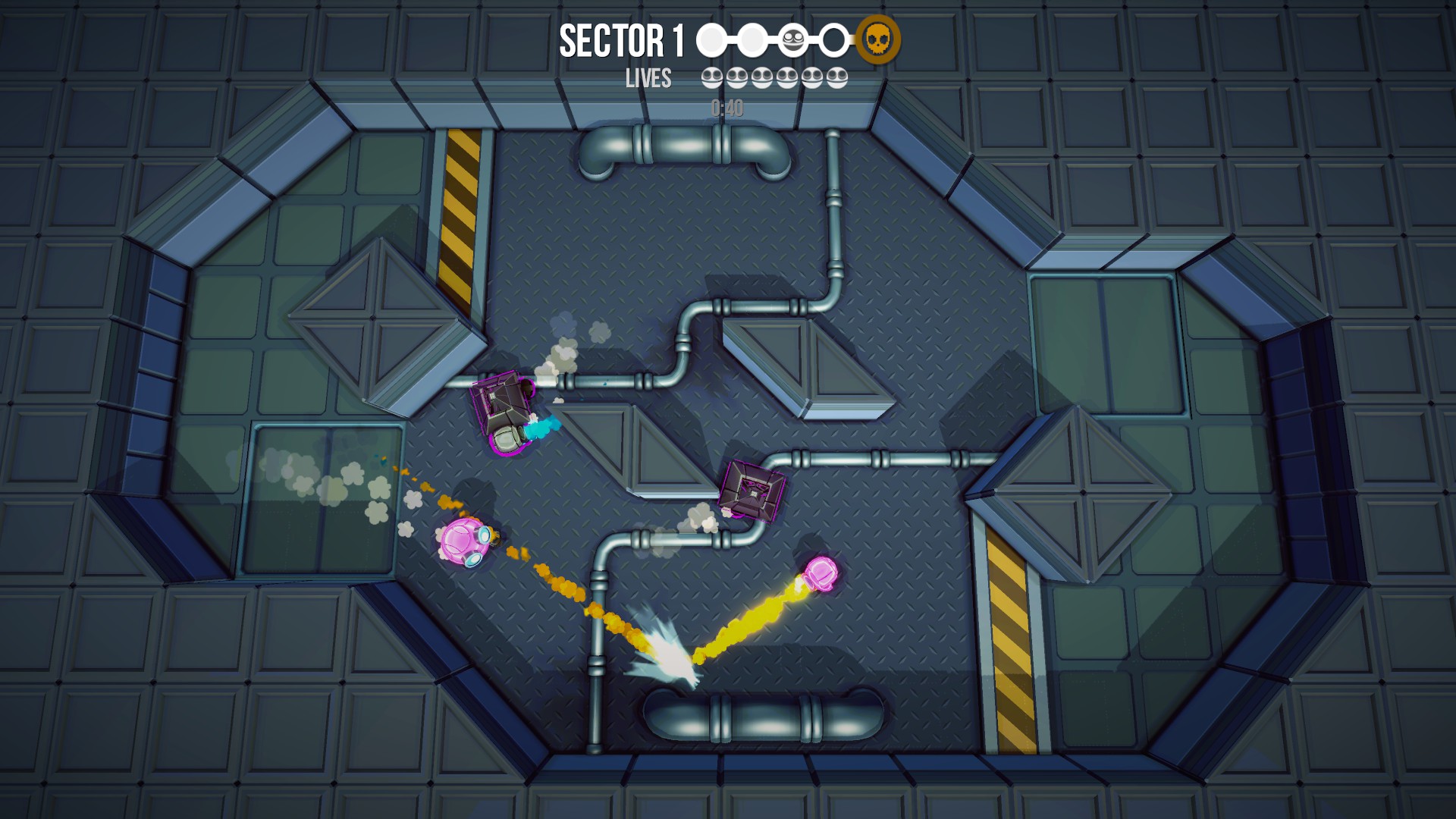Select the current stage face marker
This screenshot has height=819, width=1456.
[x=793, y=40]
